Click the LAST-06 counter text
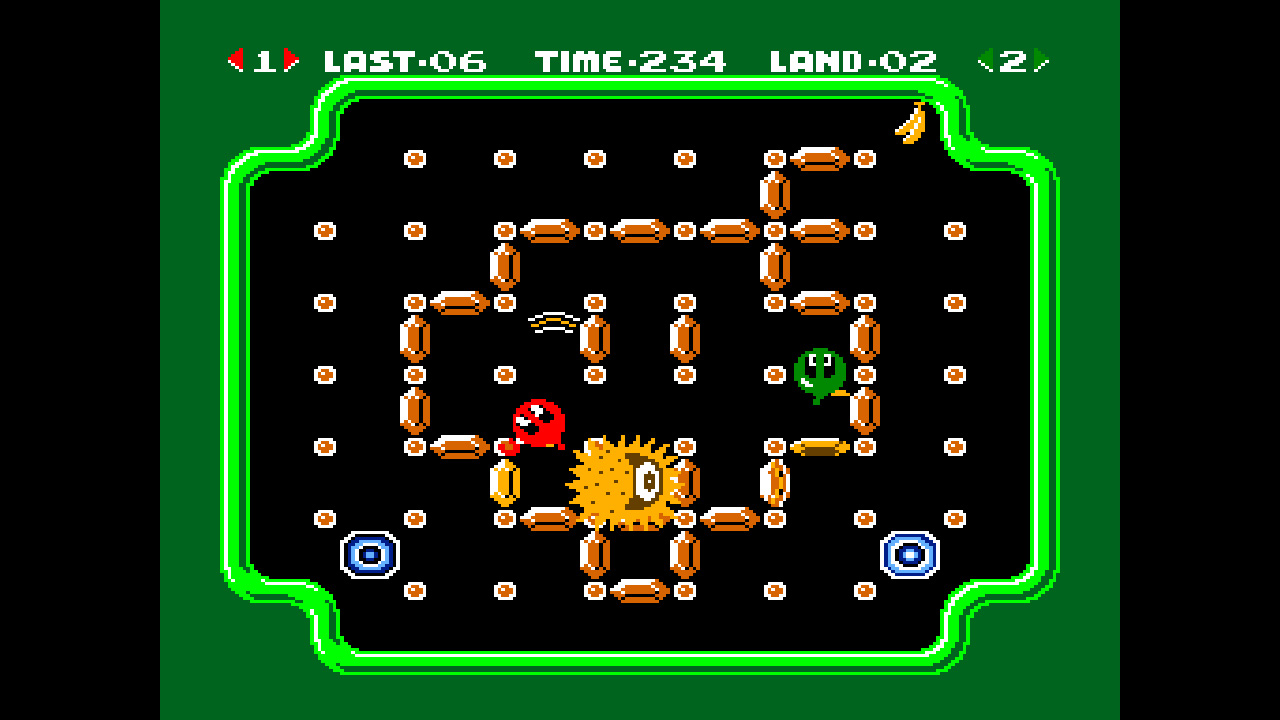Image resolution: width=1280 pixels, height=720 pixels. [x=404, y=58]
